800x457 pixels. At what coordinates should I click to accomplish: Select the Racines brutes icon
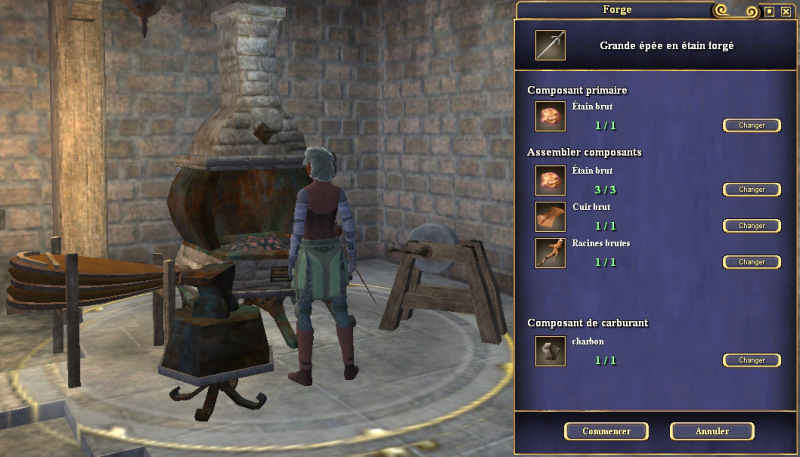(x=550, y=253)
